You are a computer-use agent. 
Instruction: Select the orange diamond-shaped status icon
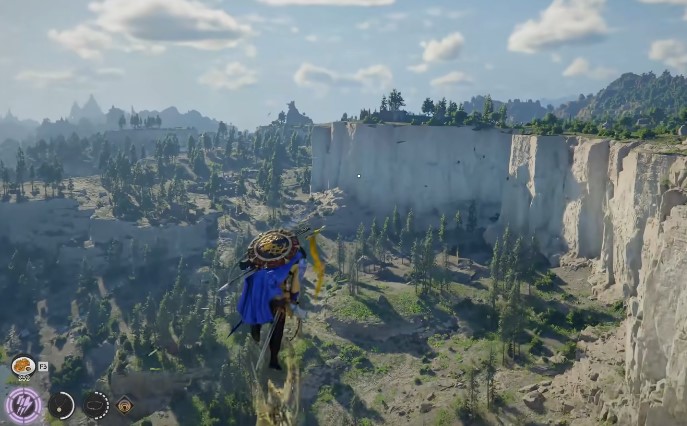coord(124,405)
